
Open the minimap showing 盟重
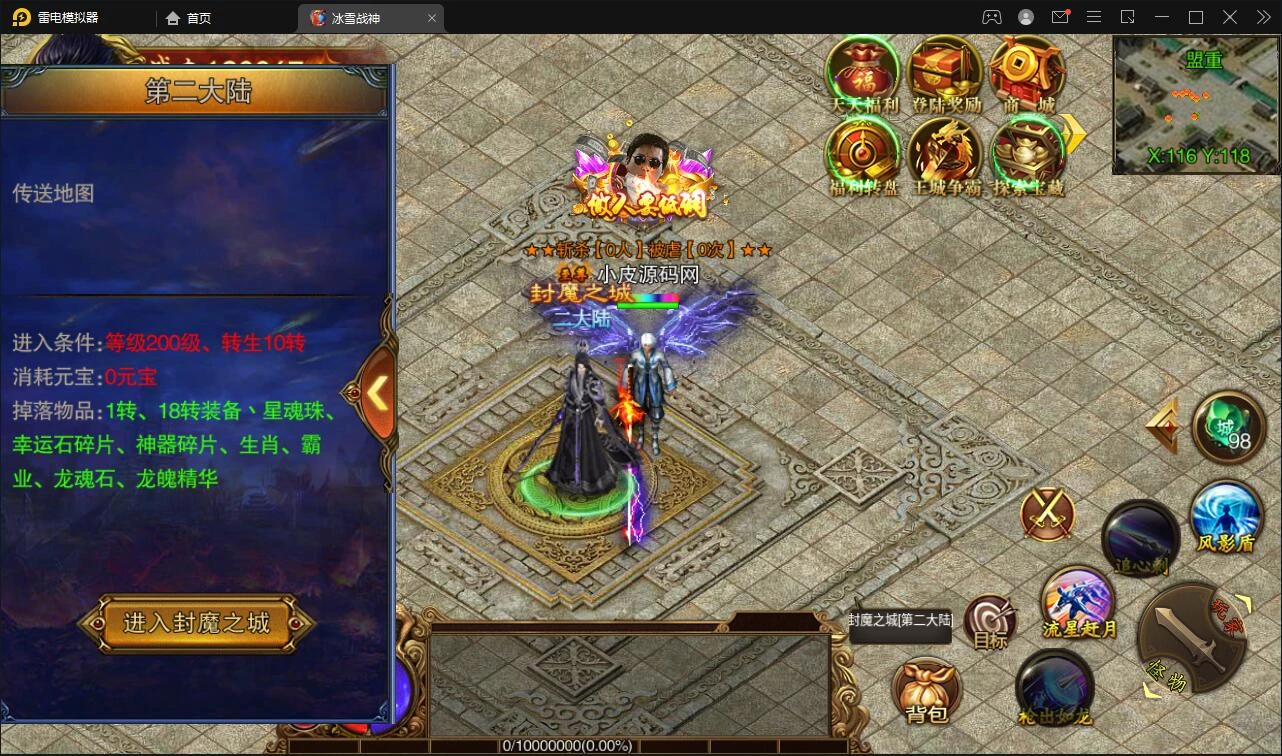tap(1196, 105)
